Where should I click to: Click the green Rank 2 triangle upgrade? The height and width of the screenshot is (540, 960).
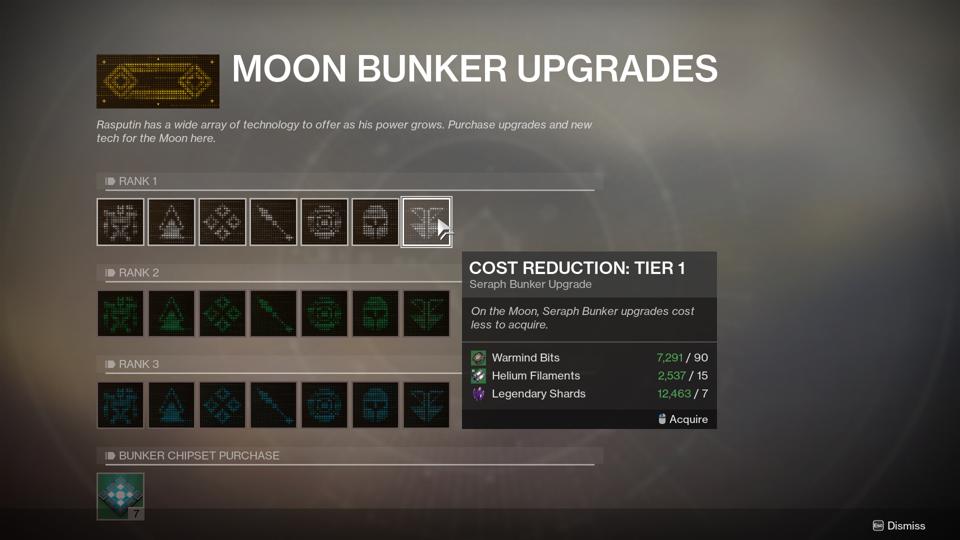click(x=171, y=313)
